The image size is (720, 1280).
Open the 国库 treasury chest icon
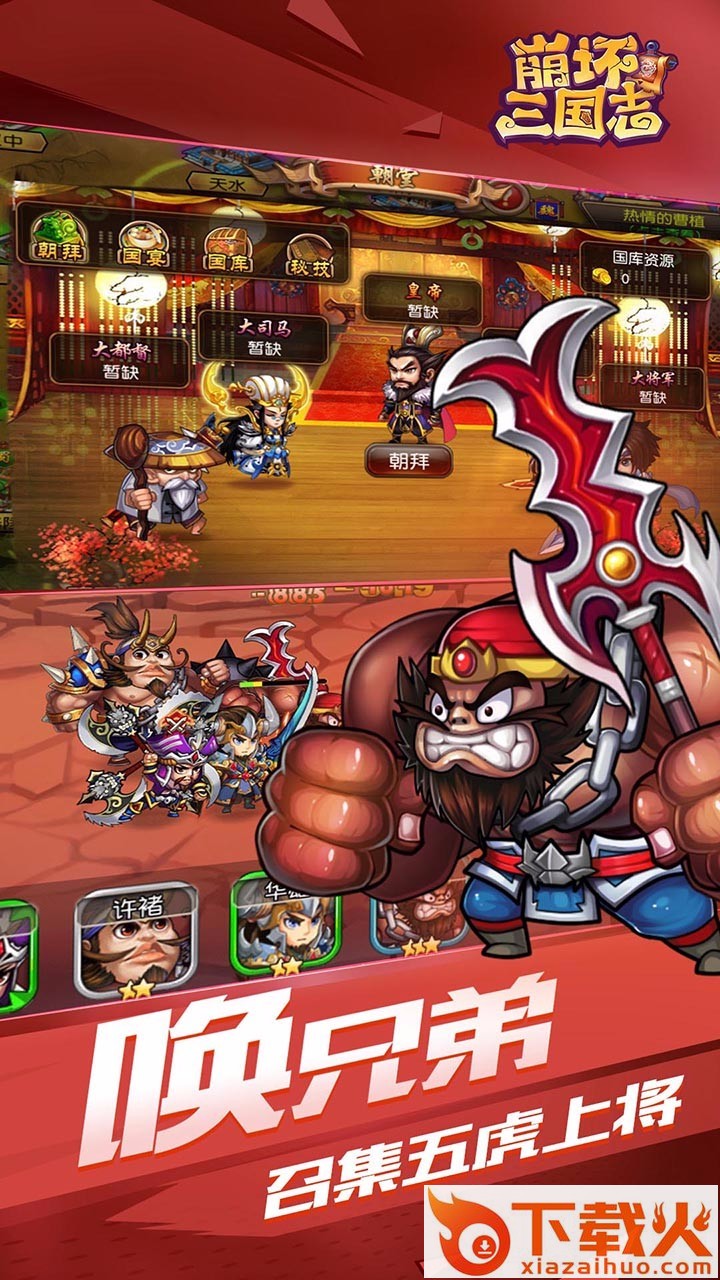tap(229, 249)
